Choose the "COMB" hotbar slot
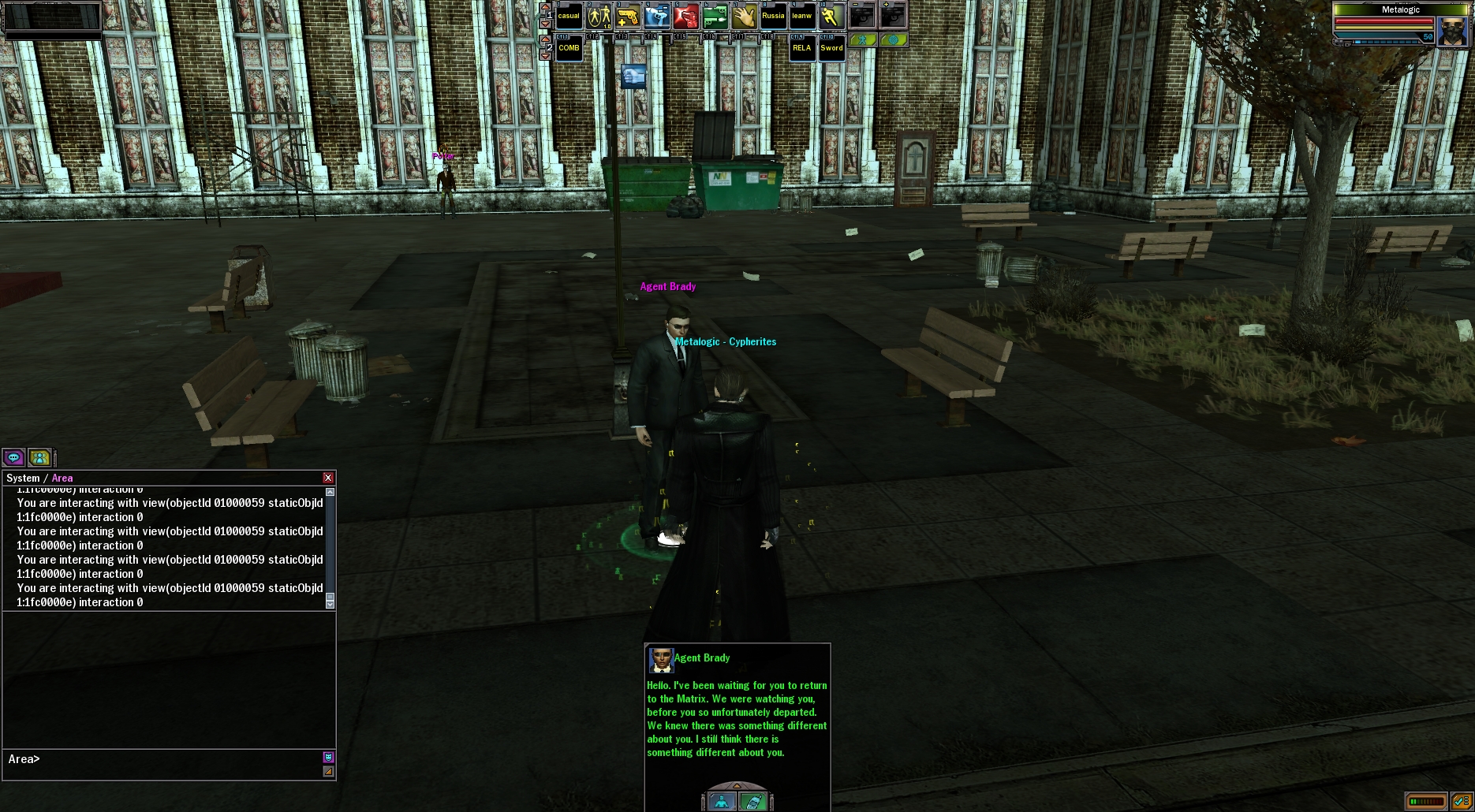The width and height of the screenshot is (1475, 812). (569, 48)
